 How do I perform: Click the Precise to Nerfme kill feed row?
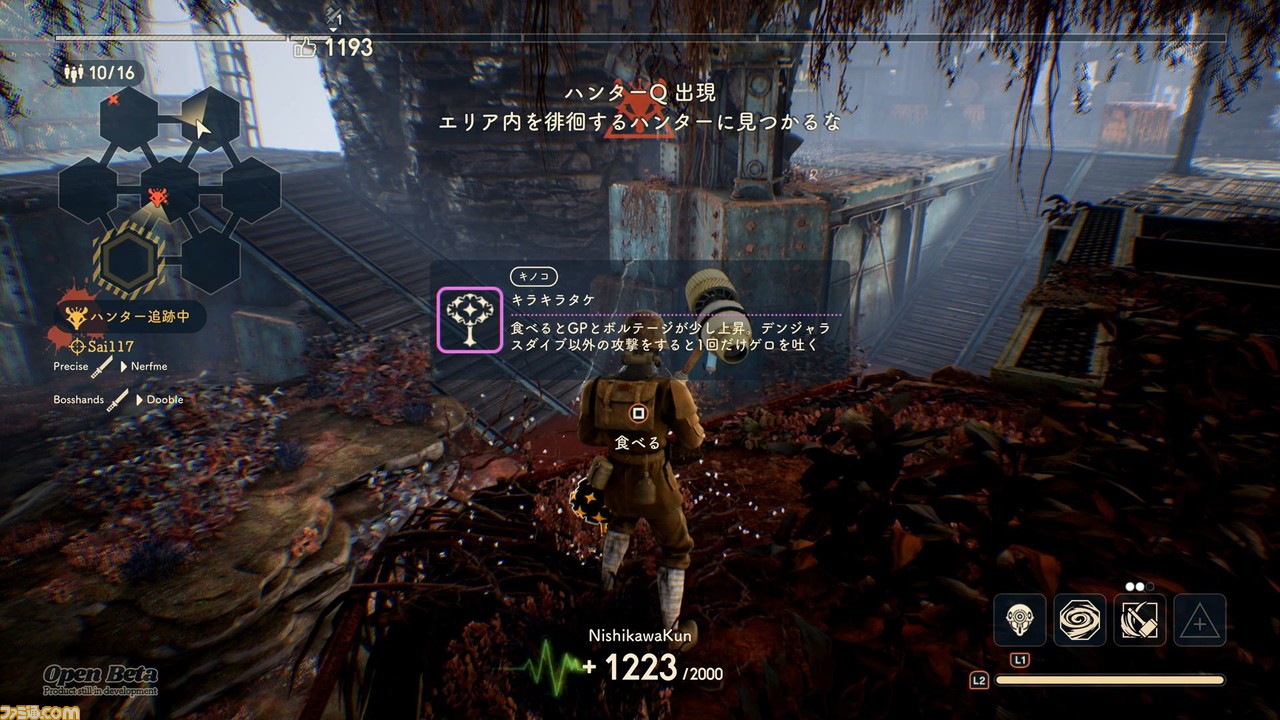111,367
